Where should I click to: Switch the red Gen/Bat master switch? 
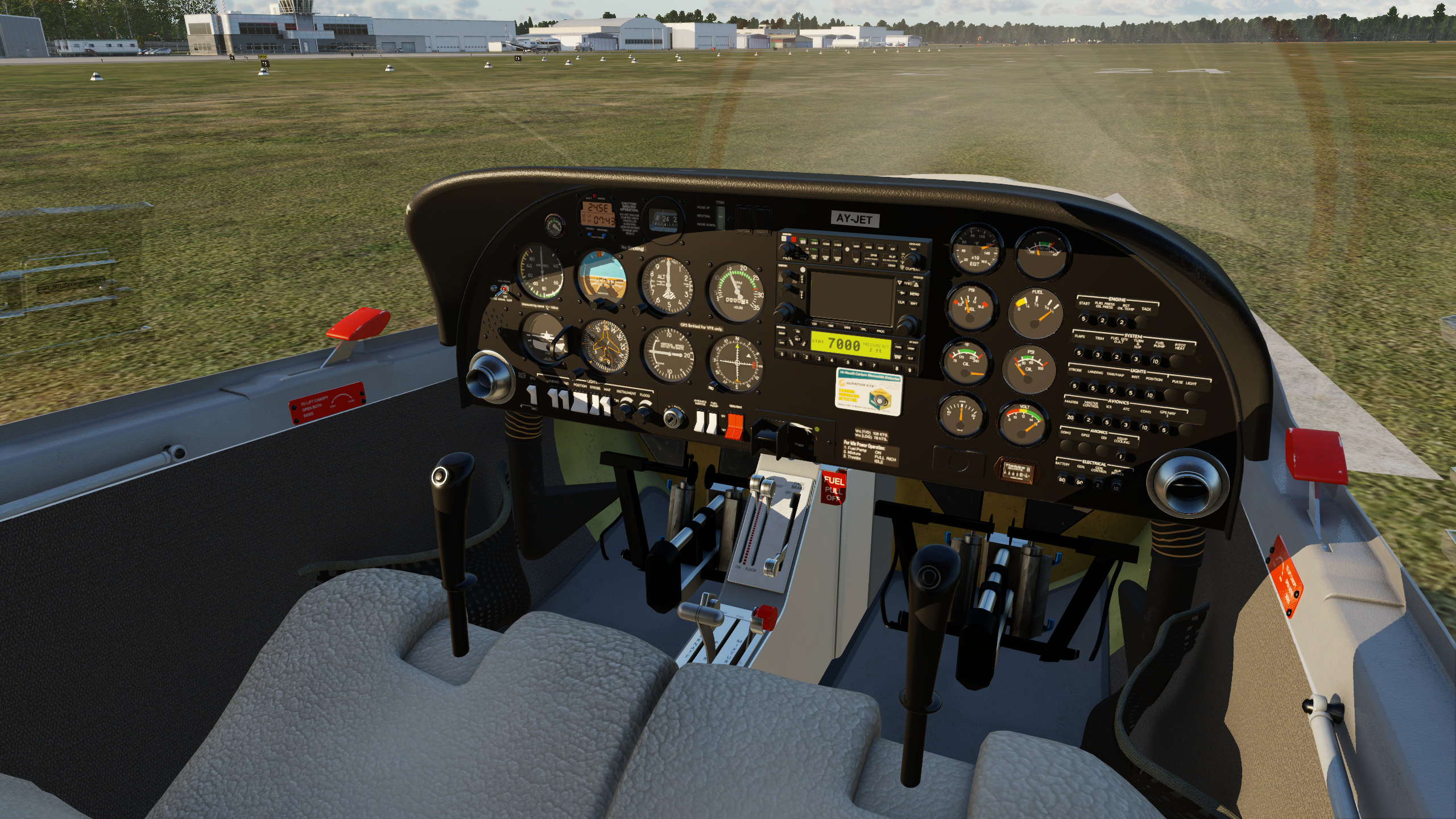coord(735,427)
